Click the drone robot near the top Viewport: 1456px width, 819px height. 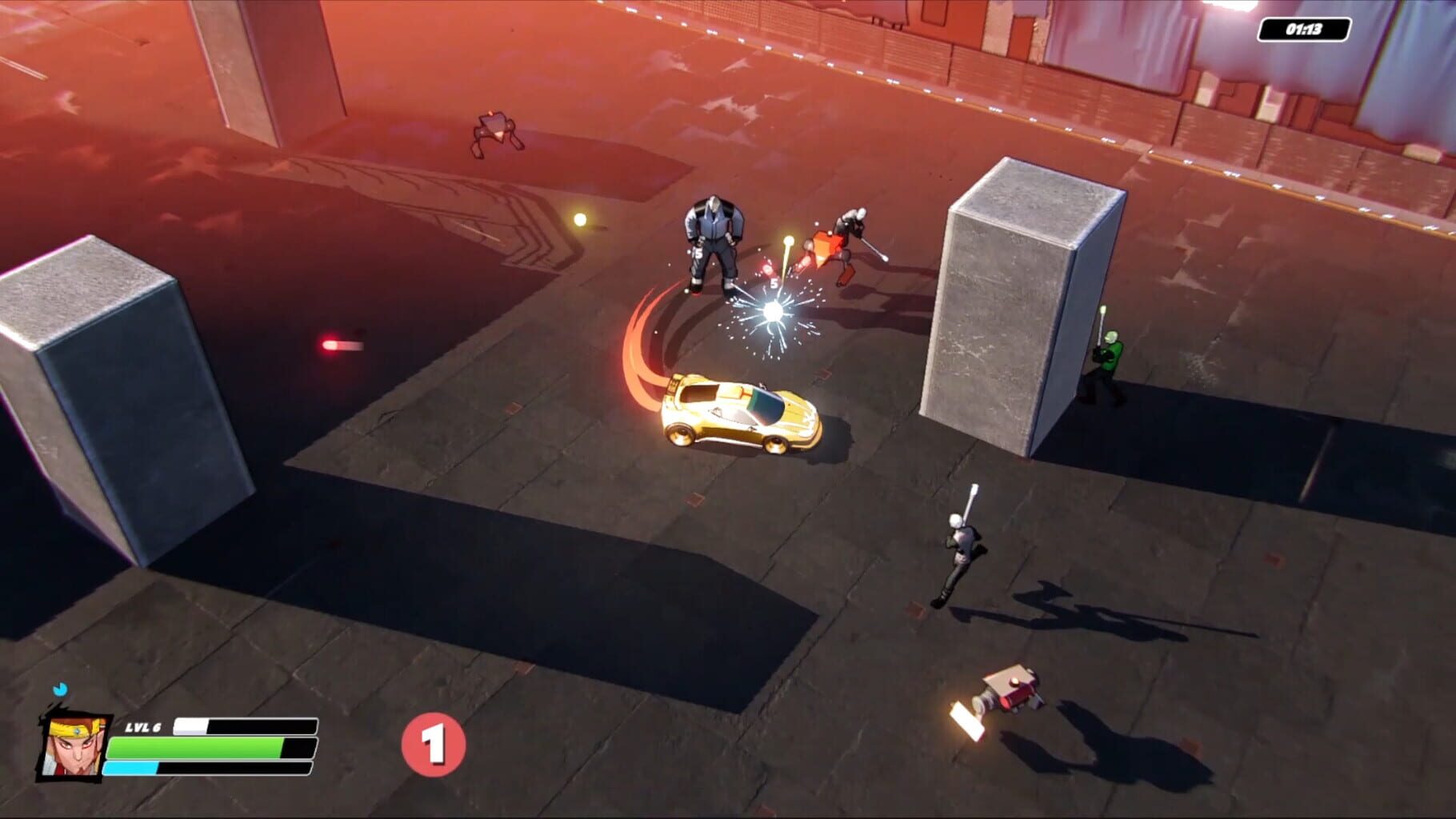point(494,130)
